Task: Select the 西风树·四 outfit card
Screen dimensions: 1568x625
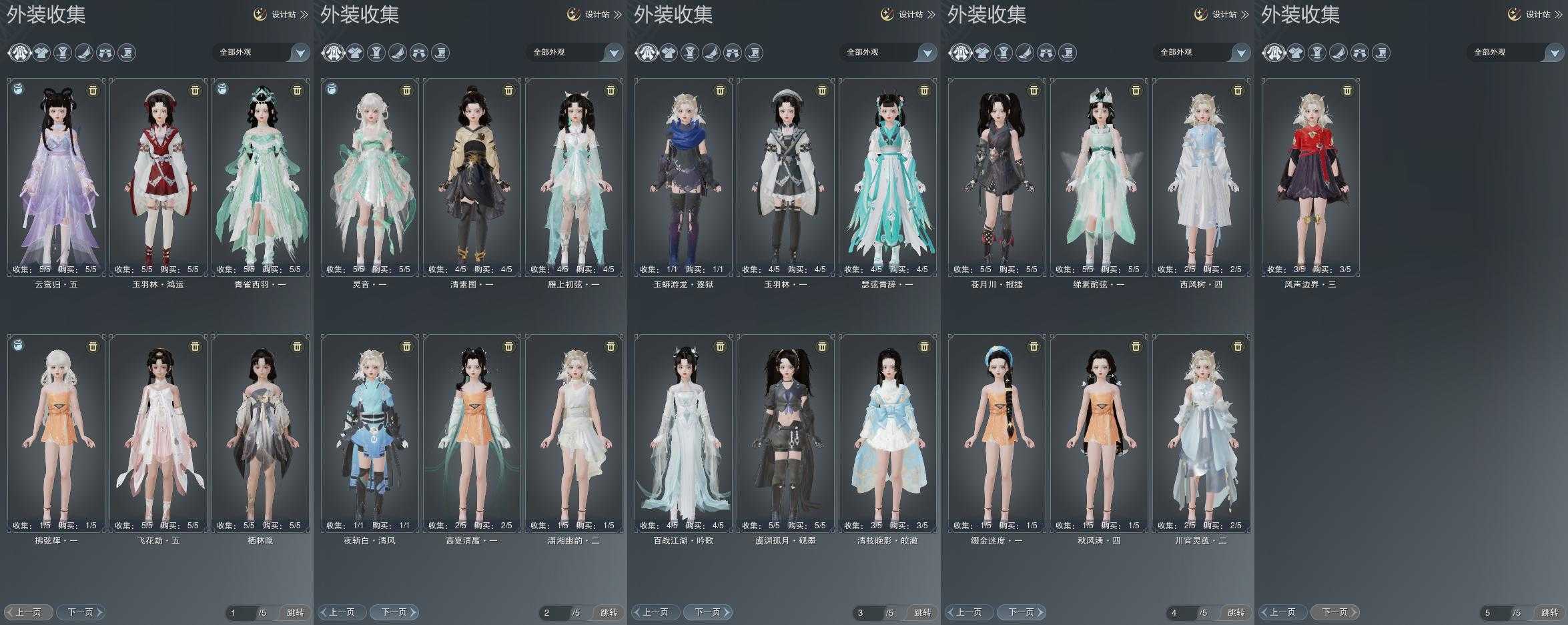Action: [1201, 177]
